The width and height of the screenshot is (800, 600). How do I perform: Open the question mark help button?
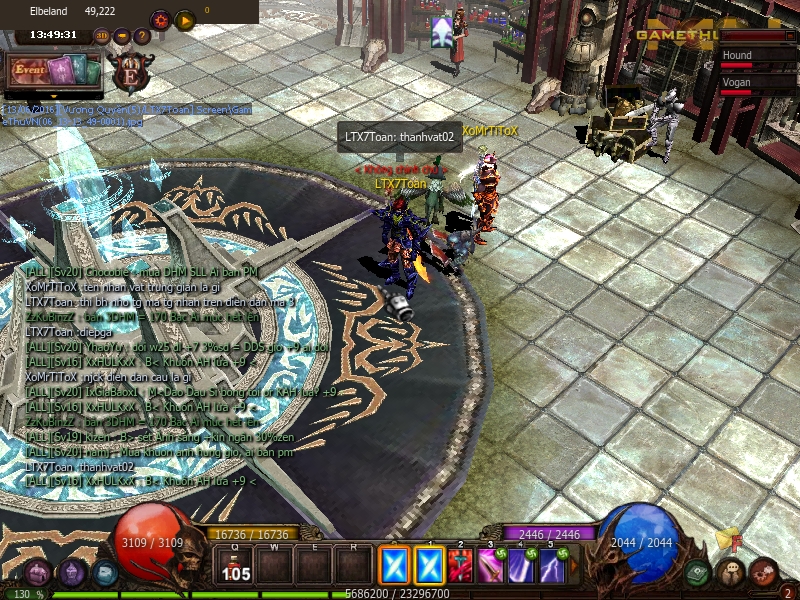point(141,36)
